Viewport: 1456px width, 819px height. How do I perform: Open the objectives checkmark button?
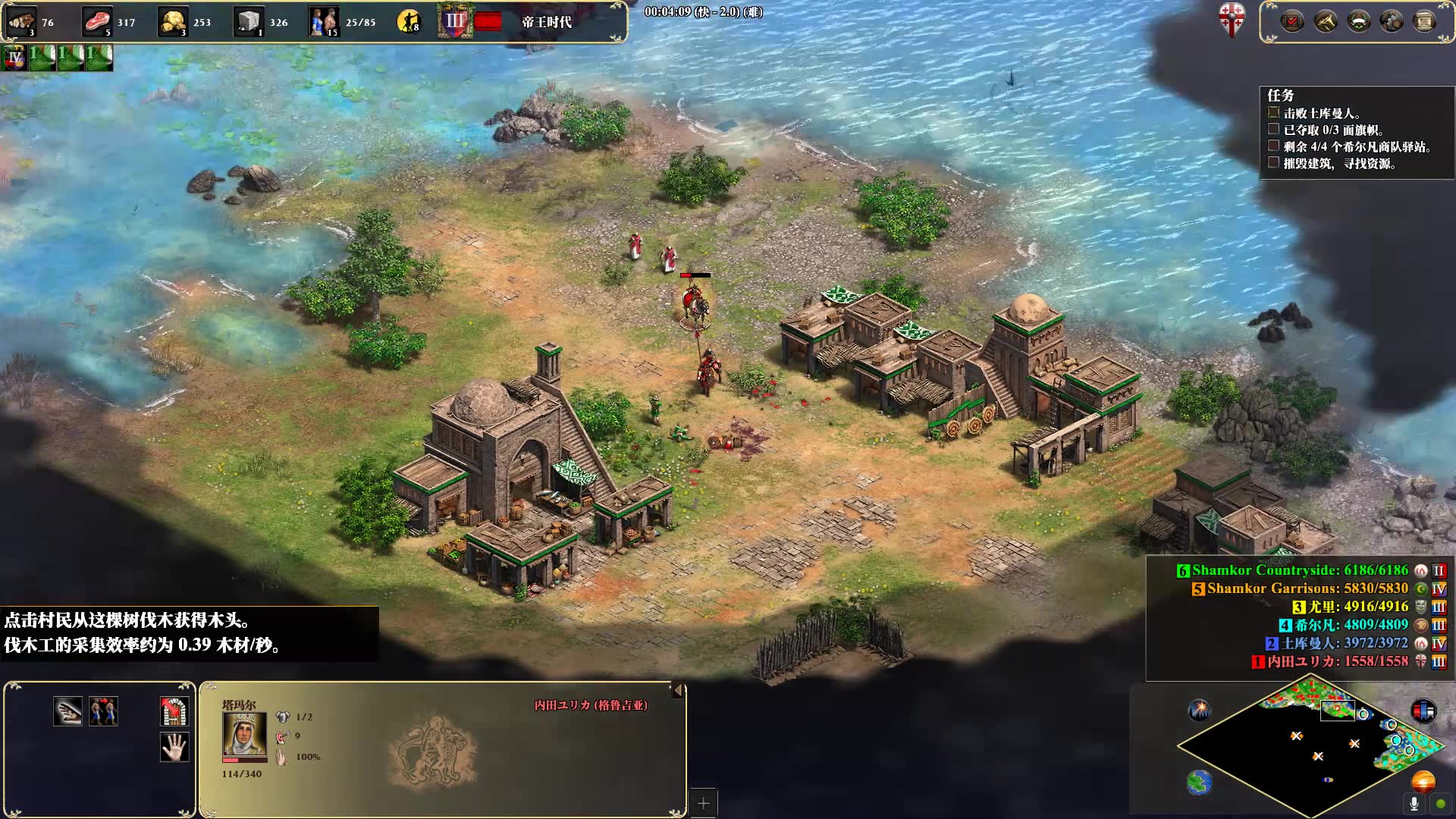tap(1292, 21)
